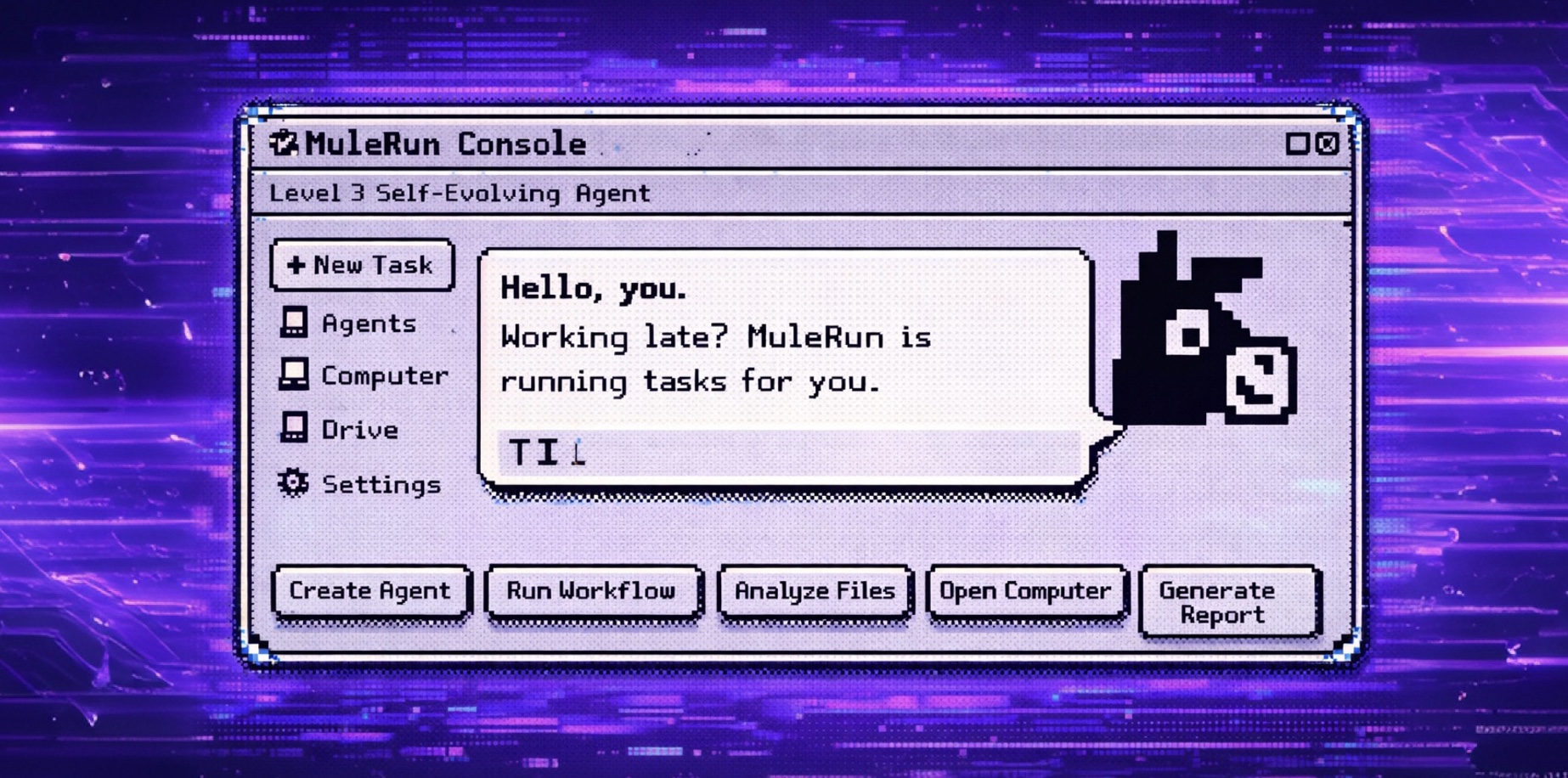Launch Open Computer
This screenshot has height=778, width=1568.
pyautogui.click(x=1025, y=591)
